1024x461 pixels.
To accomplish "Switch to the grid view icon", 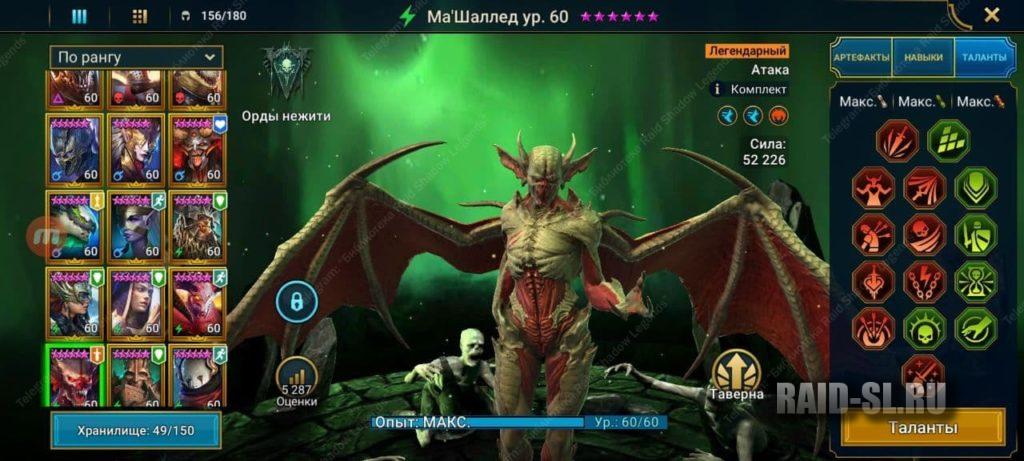I will [x=139, y=16].
